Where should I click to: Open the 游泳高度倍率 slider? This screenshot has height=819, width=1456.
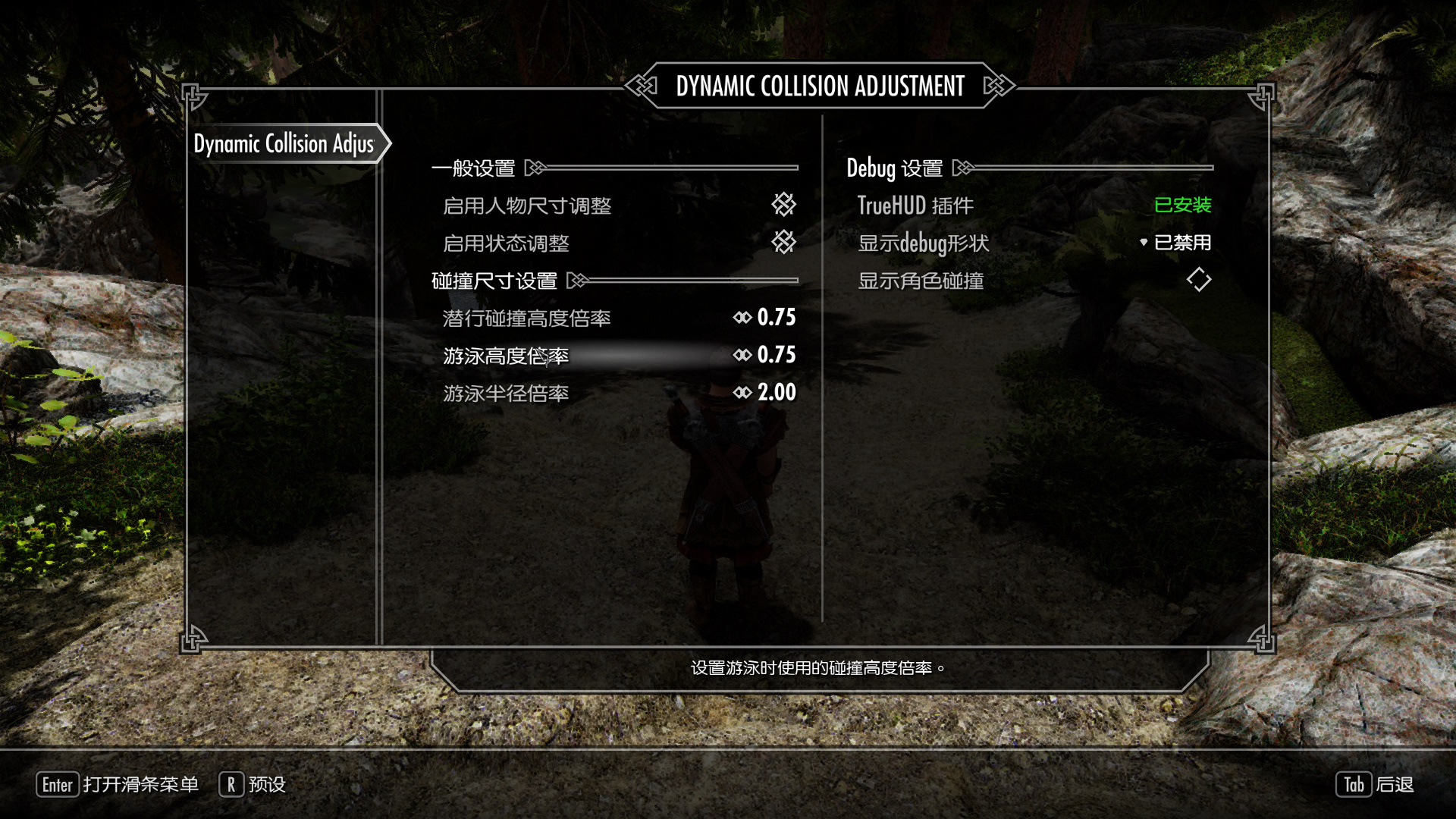[x=766, y=356]
